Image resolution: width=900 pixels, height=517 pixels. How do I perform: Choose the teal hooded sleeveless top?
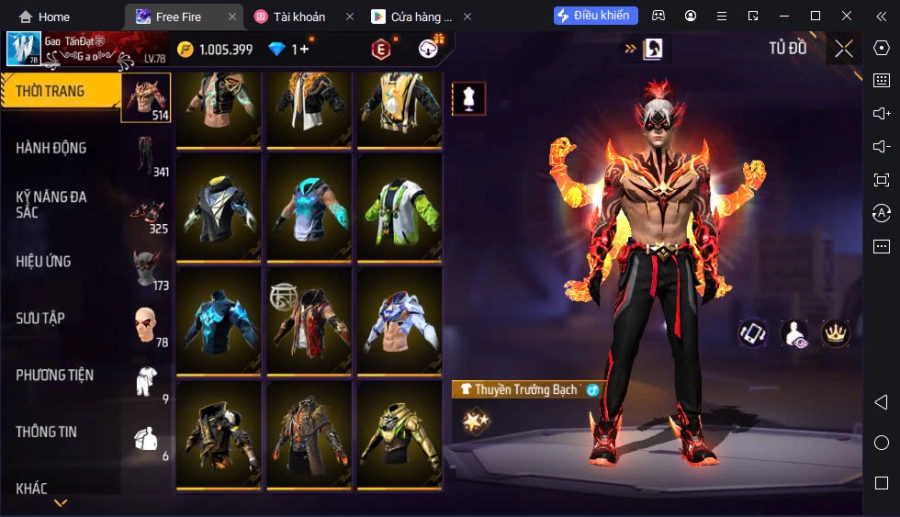(309, 207)
